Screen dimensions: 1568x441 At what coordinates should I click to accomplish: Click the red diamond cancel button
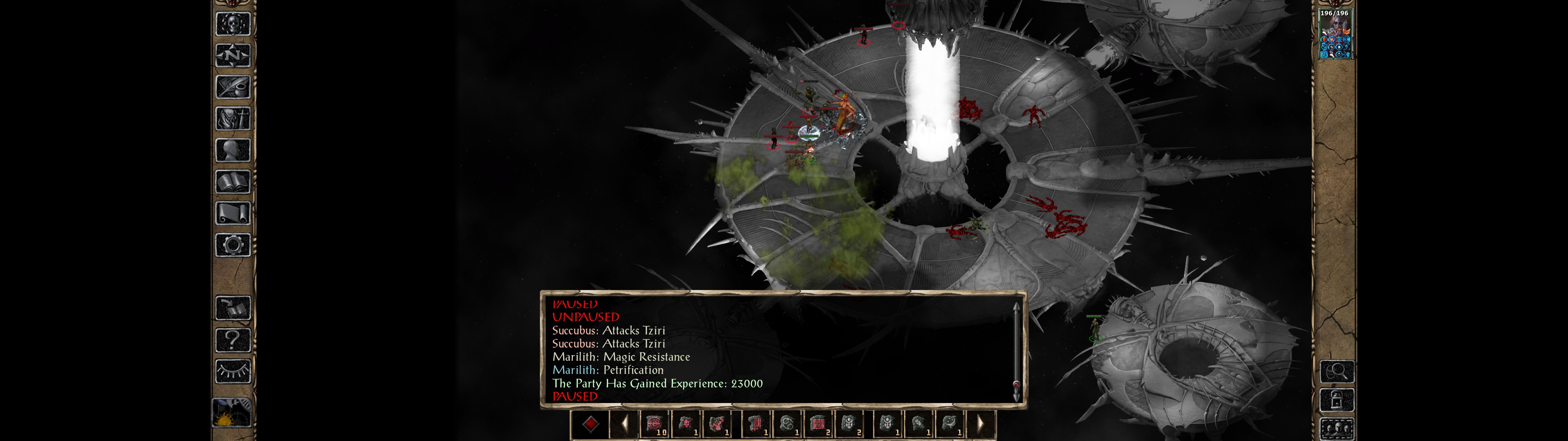(x=590, y=424)
